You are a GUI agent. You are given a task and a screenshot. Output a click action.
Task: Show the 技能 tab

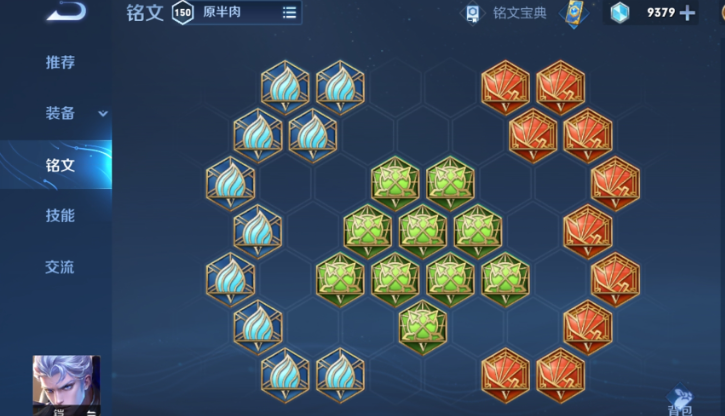pyautogui.click(x=59, y=216)
